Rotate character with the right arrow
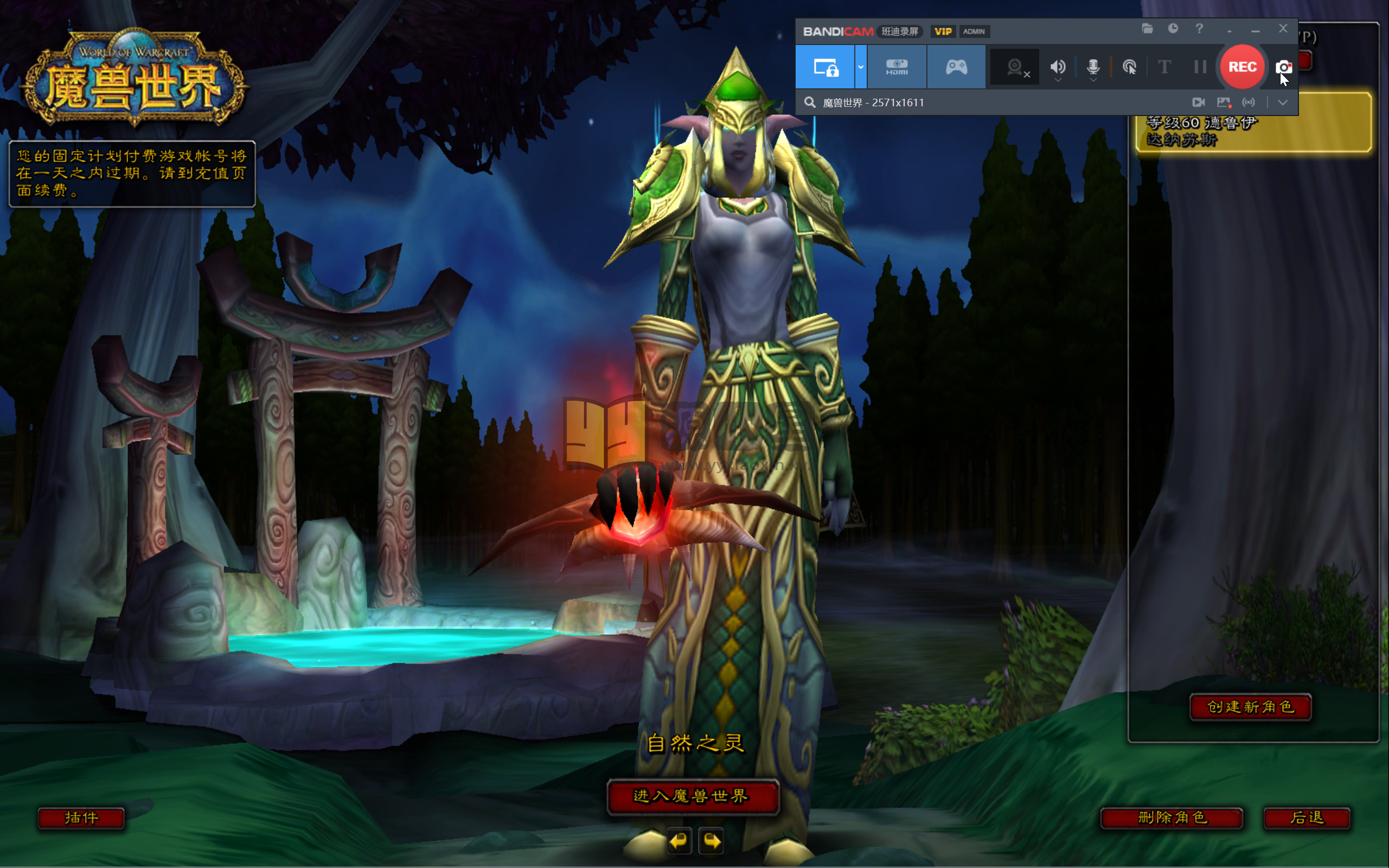 712,841
